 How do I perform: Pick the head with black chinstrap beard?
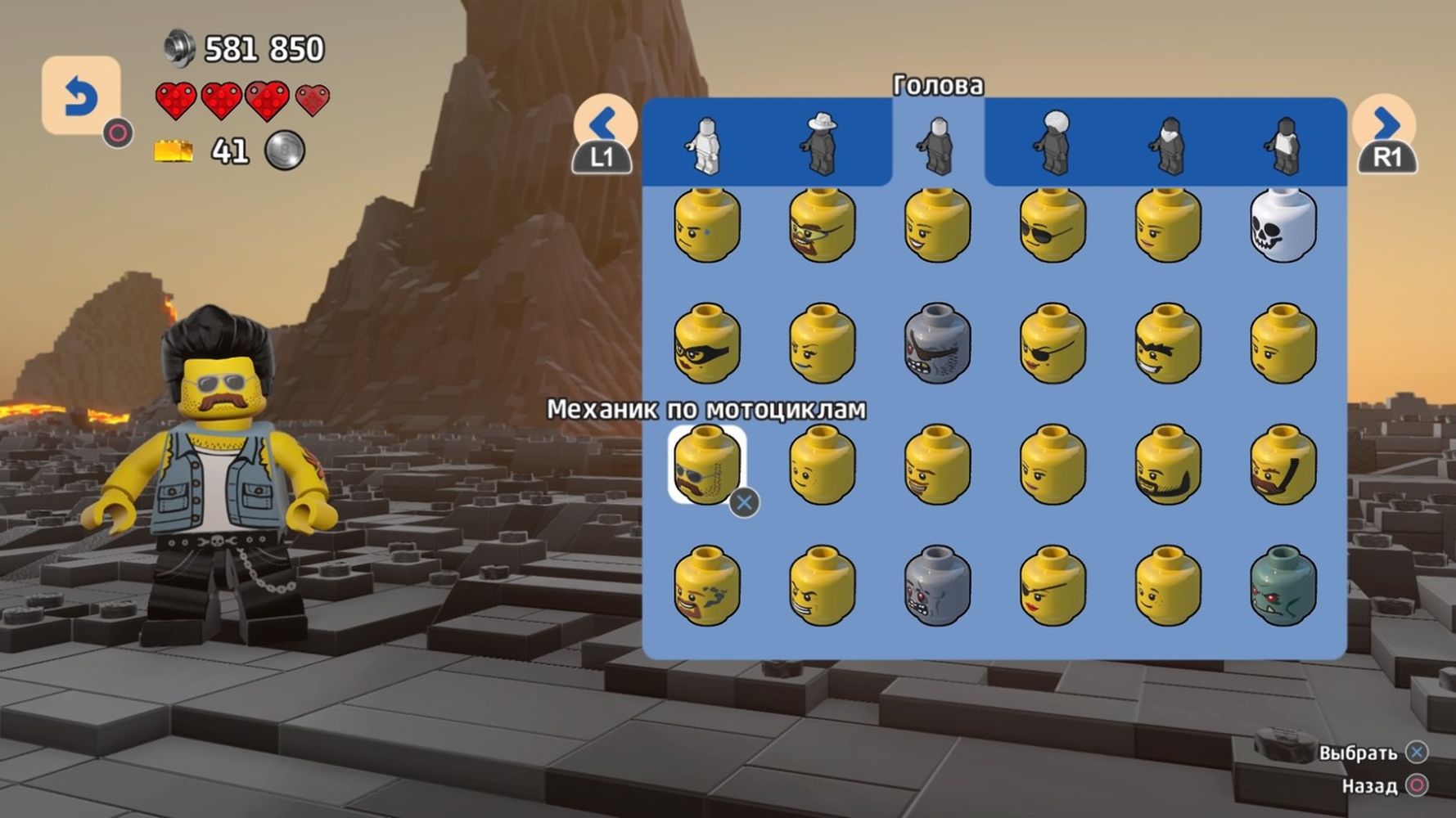[1168, 464]
